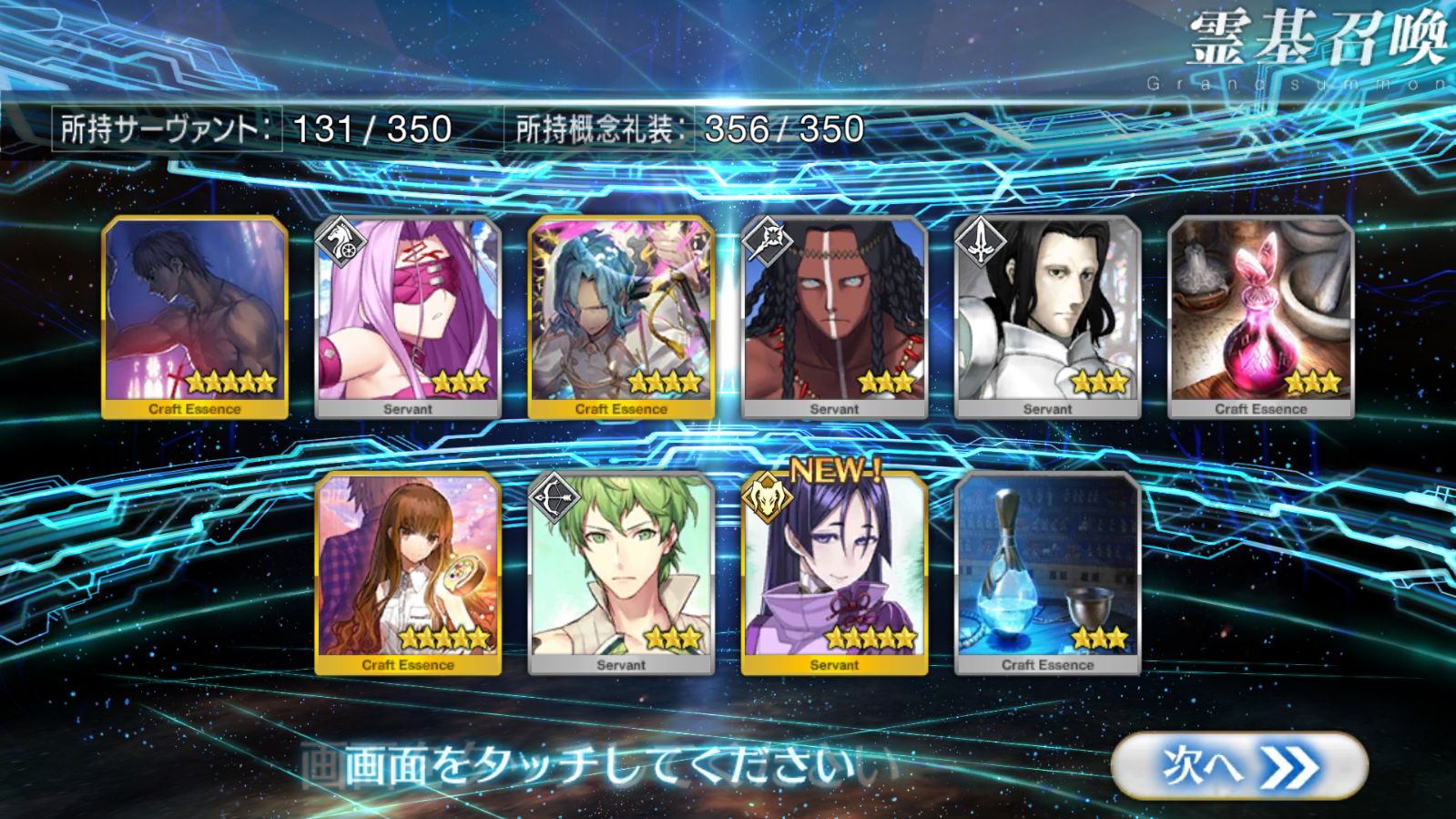Viewport: 1456px width, 819px height.
Task: Open the NEW five-star purple-haired Servant card
Action: (834, 572)
